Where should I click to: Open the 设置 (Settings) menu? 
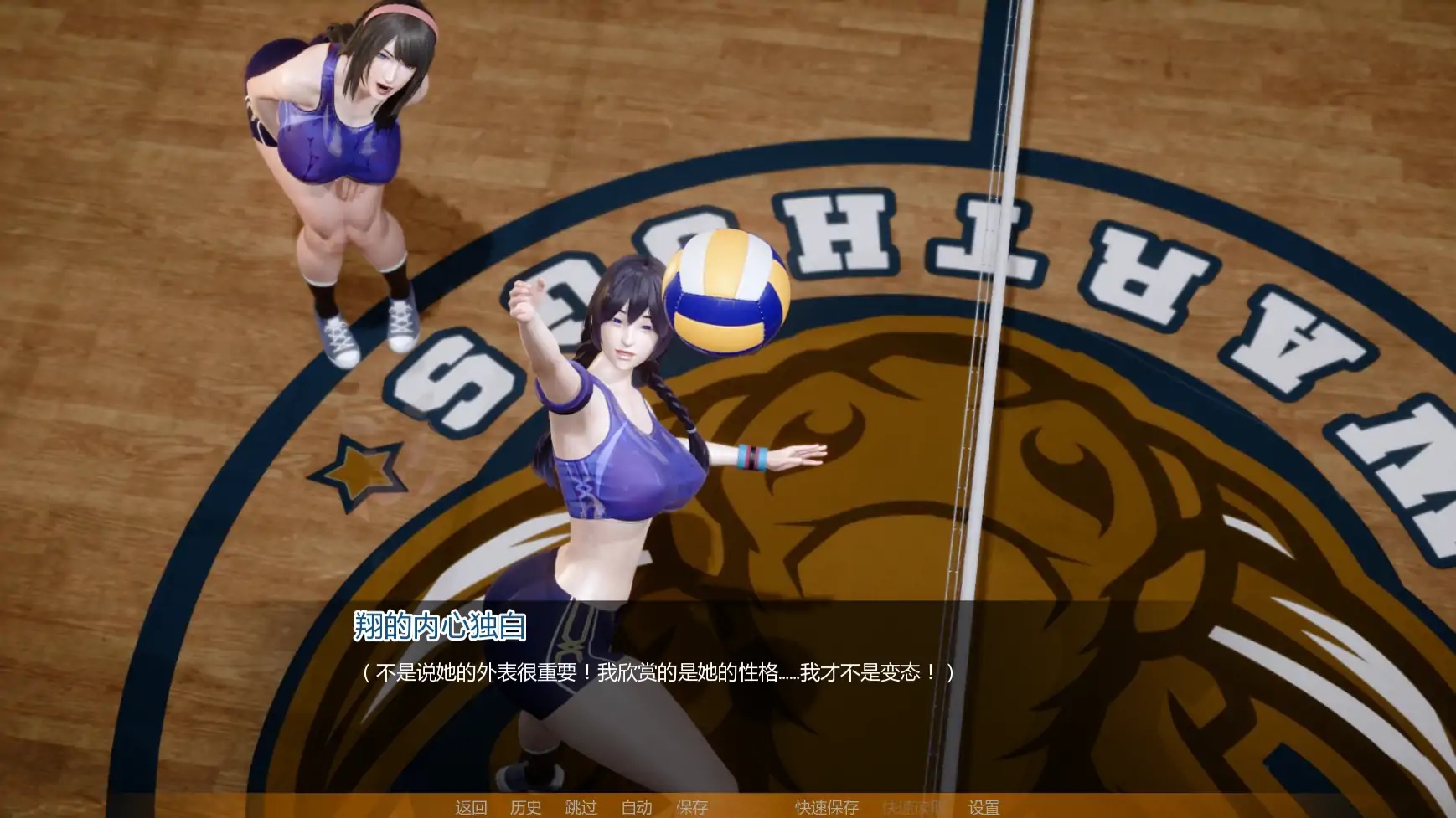984,808
